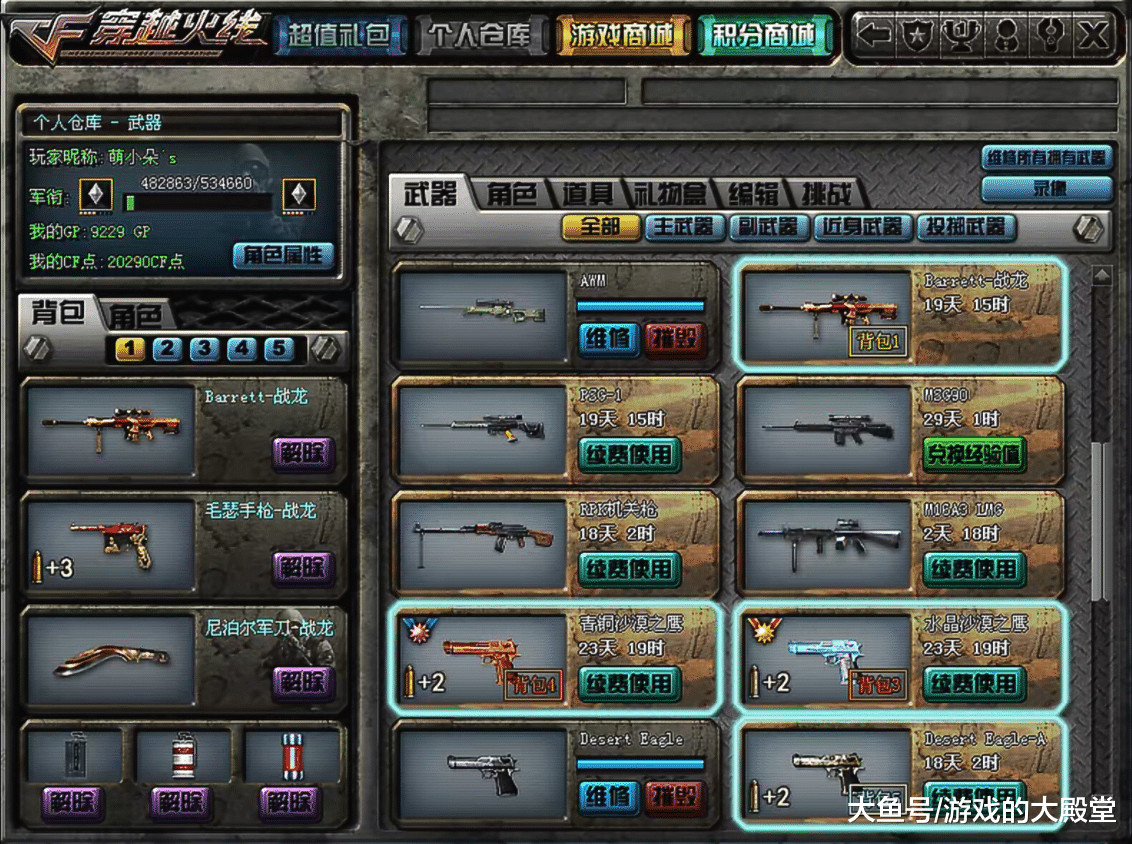Image resolution: width=1132 pixels, height=844 pixels.
Task: Go to the 积分商城 points shop
Action: click(x=763, y=36)
